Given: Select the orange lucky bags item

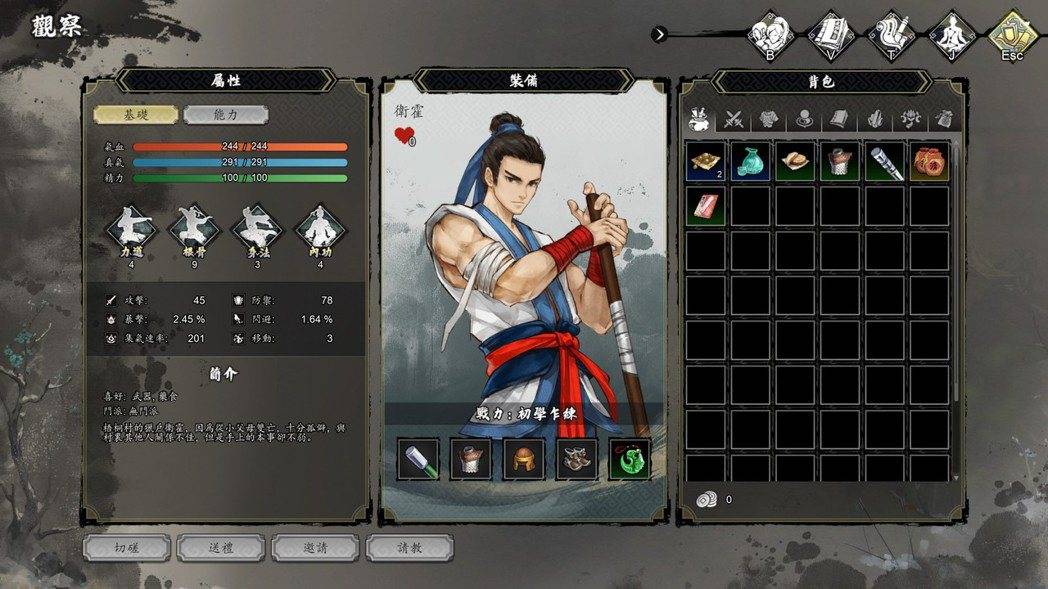Looking at the screenshot, I should pyautogui.click(x=929, y=162).
